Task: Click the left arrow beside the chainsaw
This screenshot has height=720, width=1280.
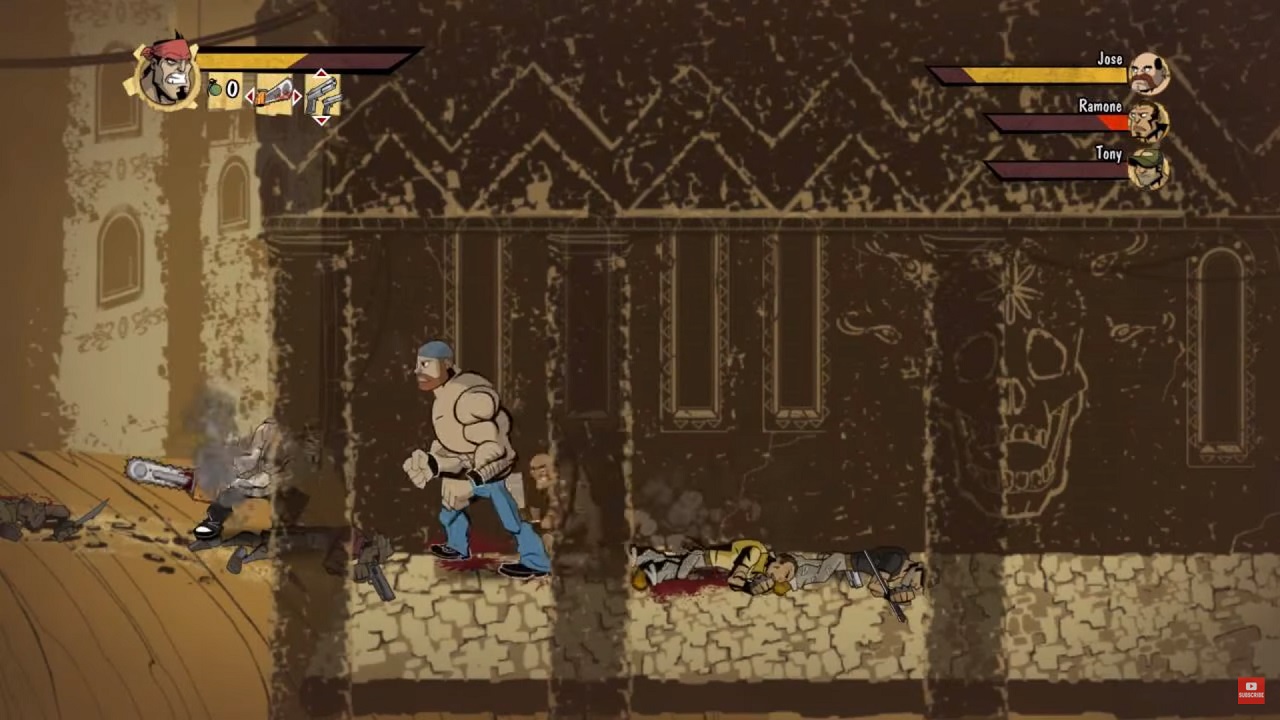Action: coord(250,97)
